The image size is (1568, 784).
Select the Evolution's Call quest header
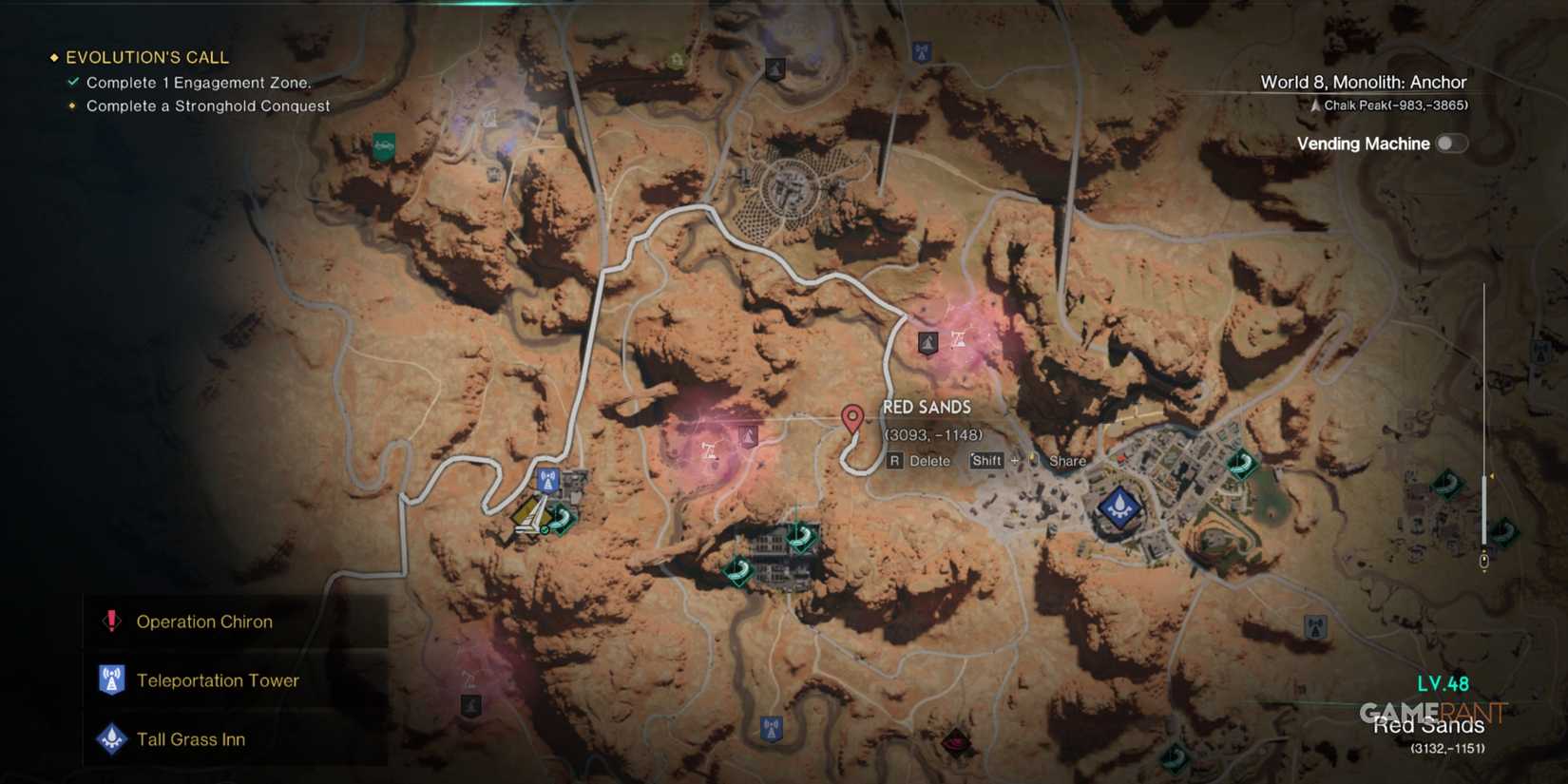pyautogui.click(x=146, y=57)
